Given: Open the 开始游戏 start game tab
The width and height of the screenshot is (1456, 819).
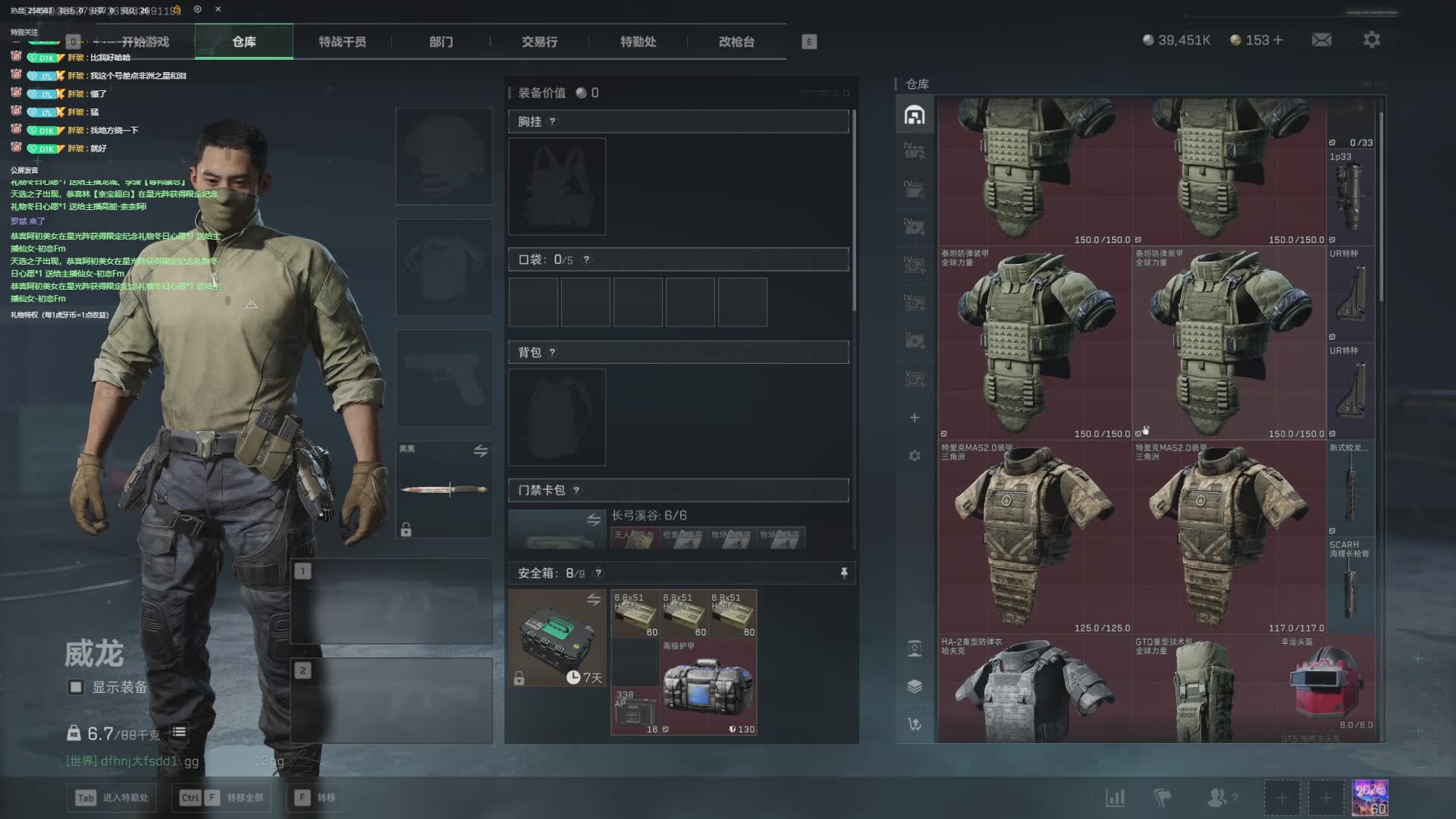Looking at the screenshot, I should [145, 42].
